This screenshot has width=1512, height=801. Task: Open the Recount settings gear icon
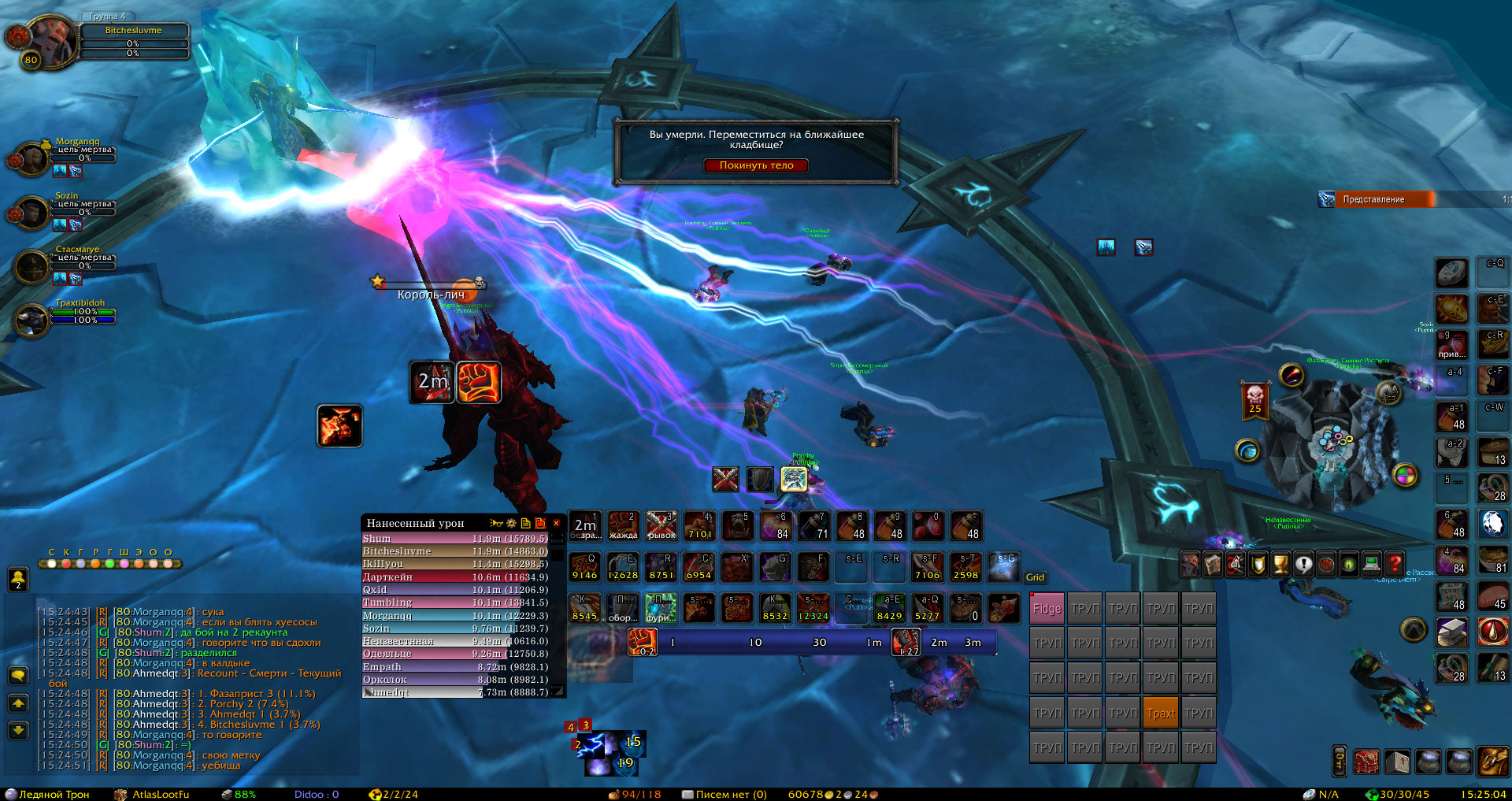(x=511, y=523)
